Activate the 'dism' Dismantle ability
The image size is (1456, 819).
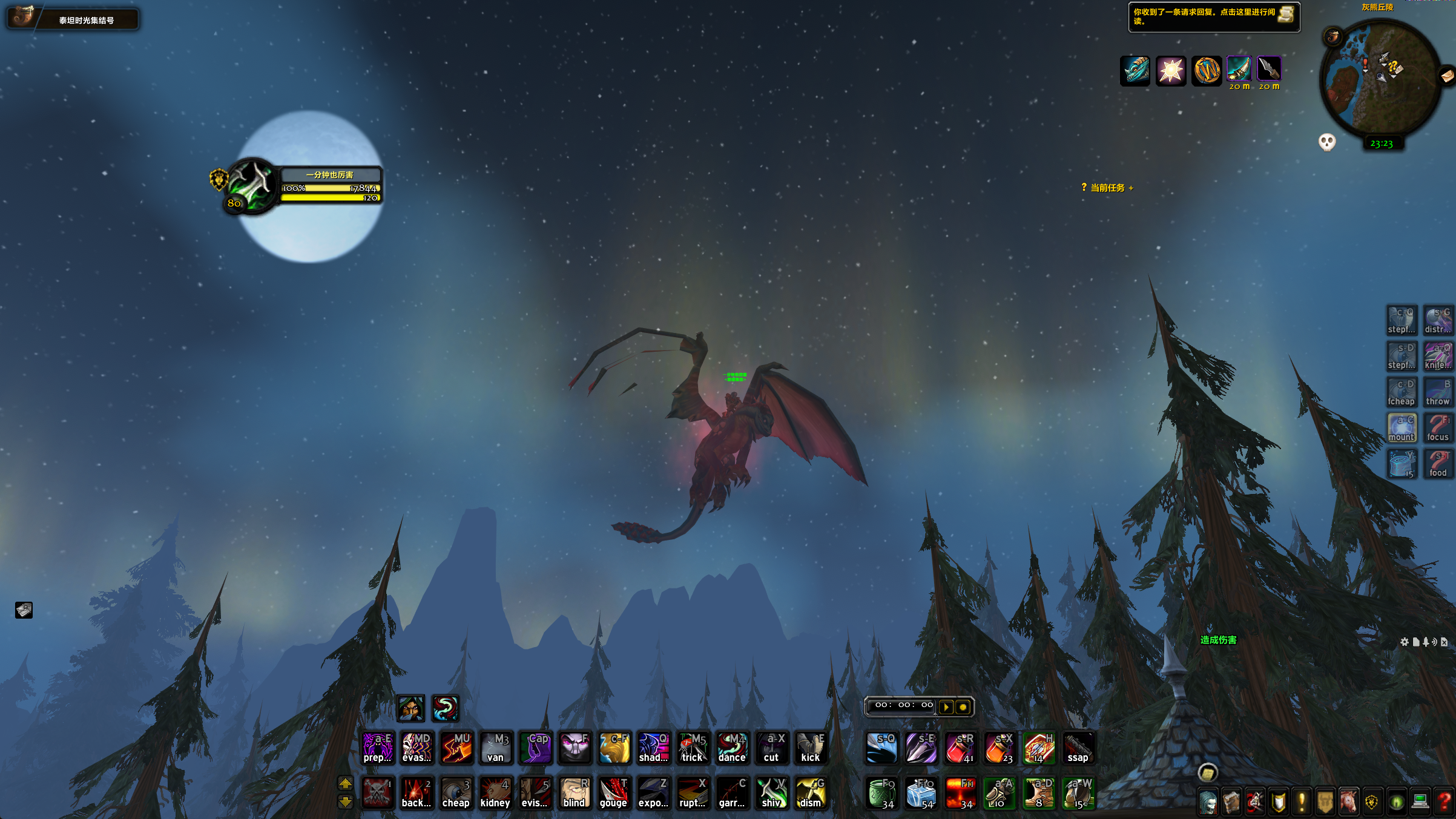tap(810, 793)
